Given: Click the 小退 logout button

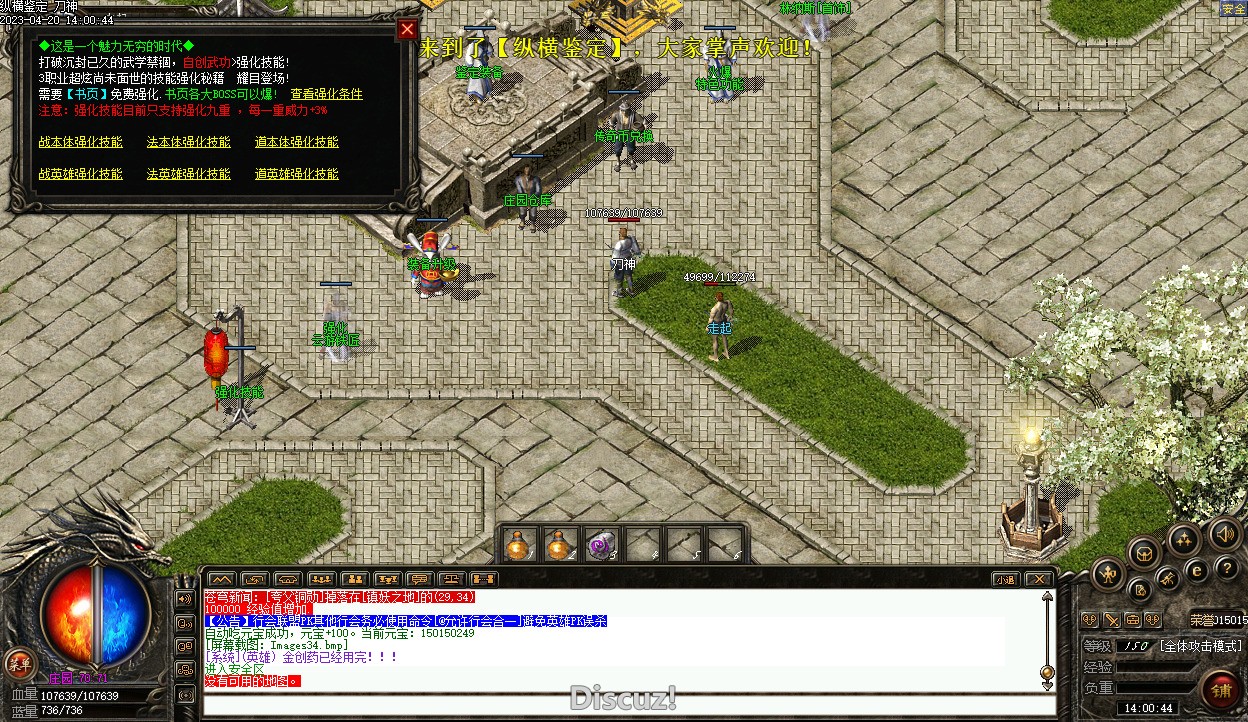Looking at the screenshot, I should [1005, 579].
